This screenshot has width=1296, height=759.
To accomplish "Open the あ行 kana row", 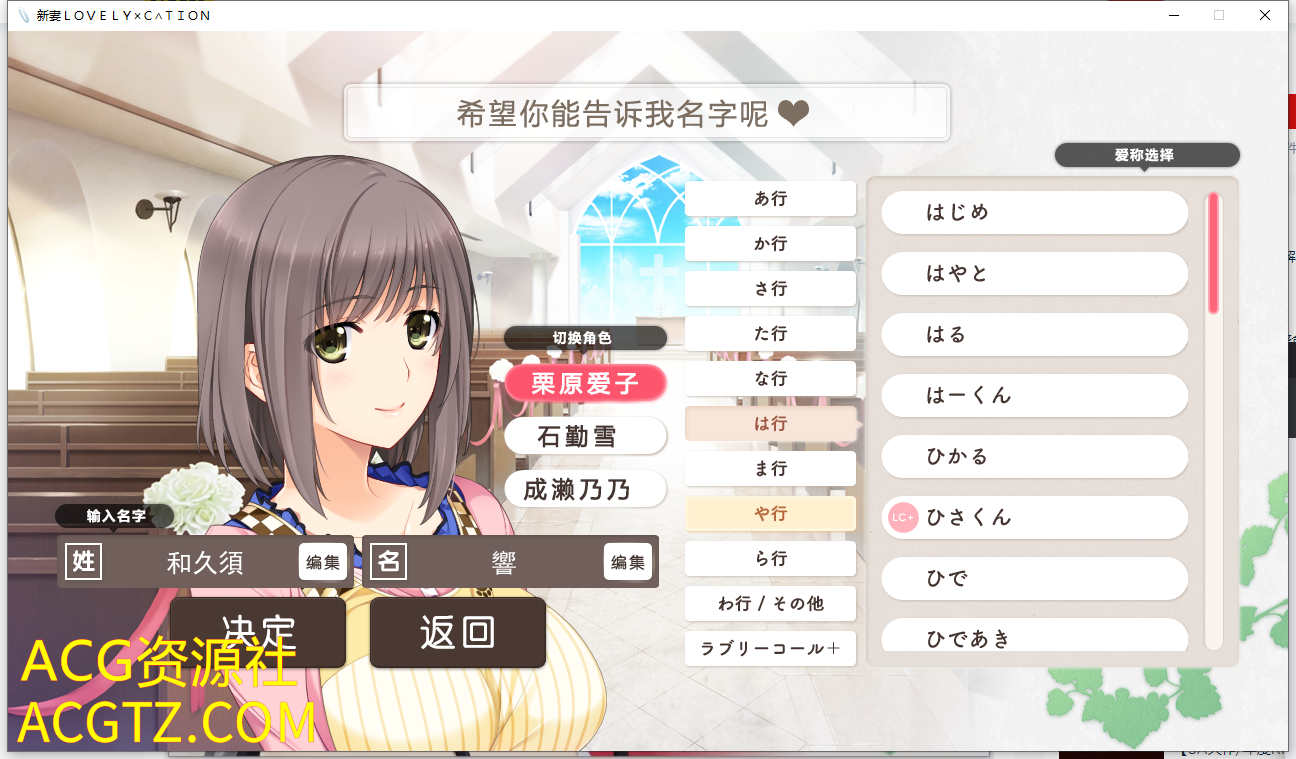I will coord(770,198).
